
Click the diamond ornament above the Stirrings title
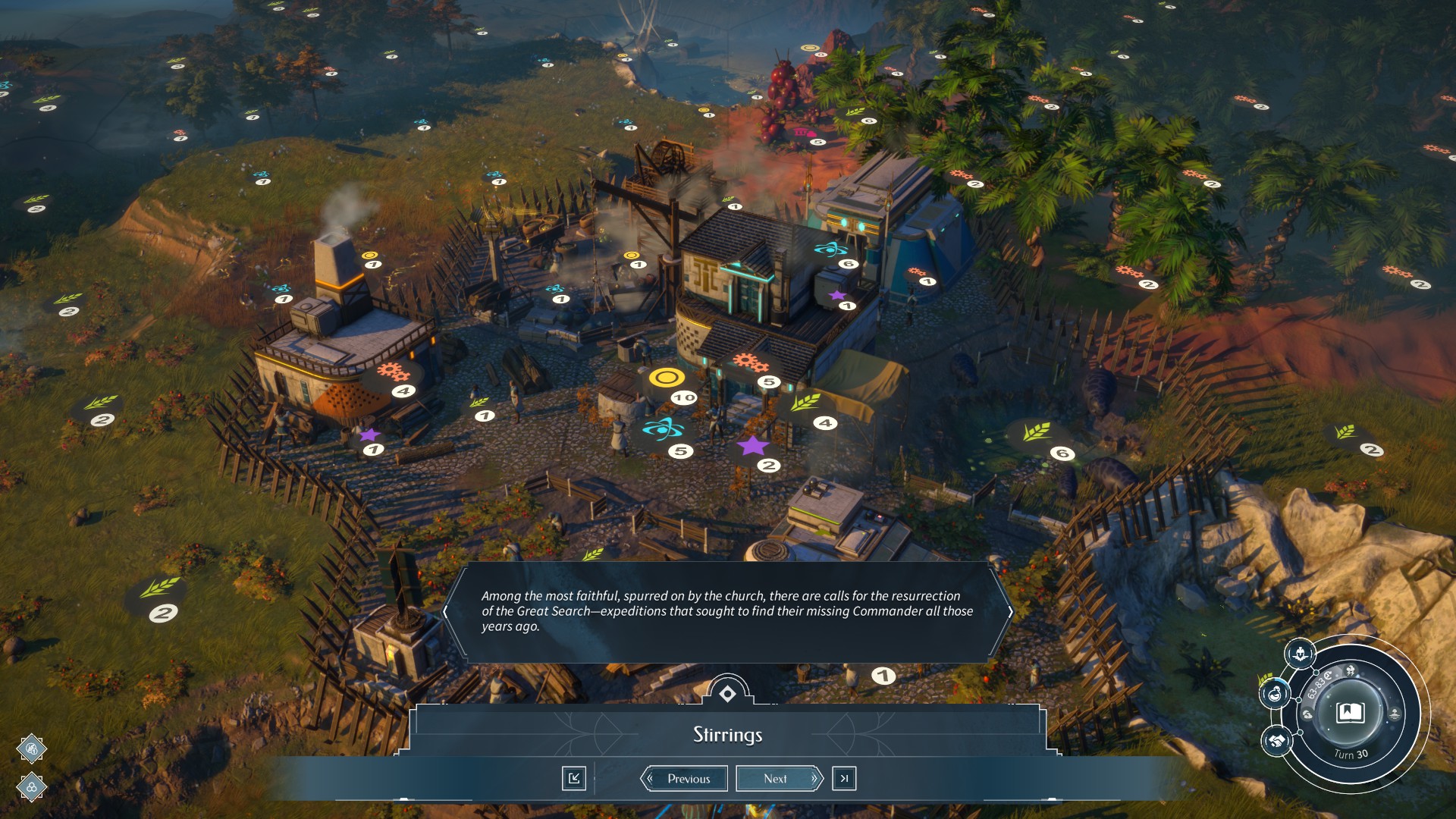[x=727, y=692]
